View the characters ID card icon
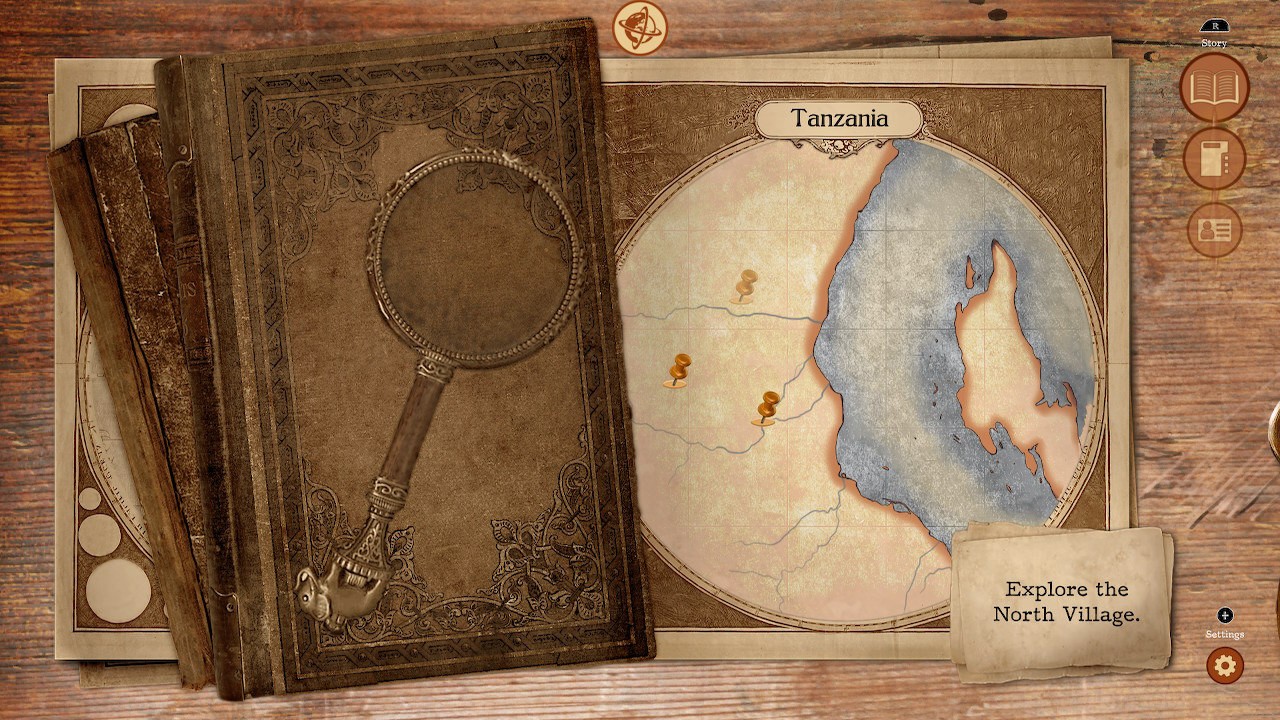 pos(1212,230)
